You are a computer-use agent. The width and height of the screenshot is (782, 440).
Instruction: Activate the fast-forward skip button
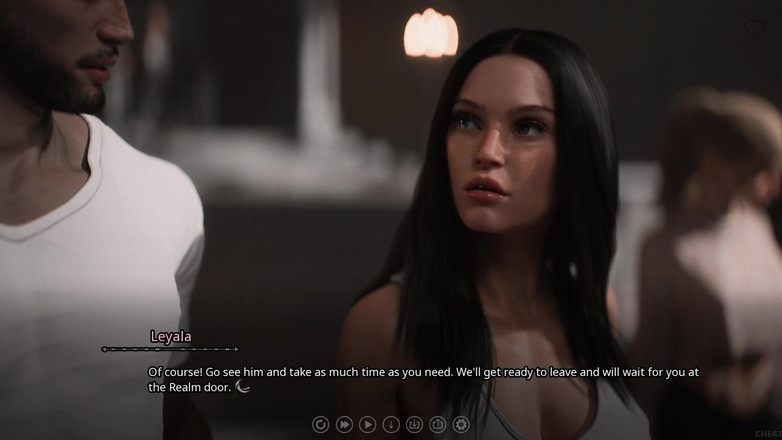tap(344, 424)
